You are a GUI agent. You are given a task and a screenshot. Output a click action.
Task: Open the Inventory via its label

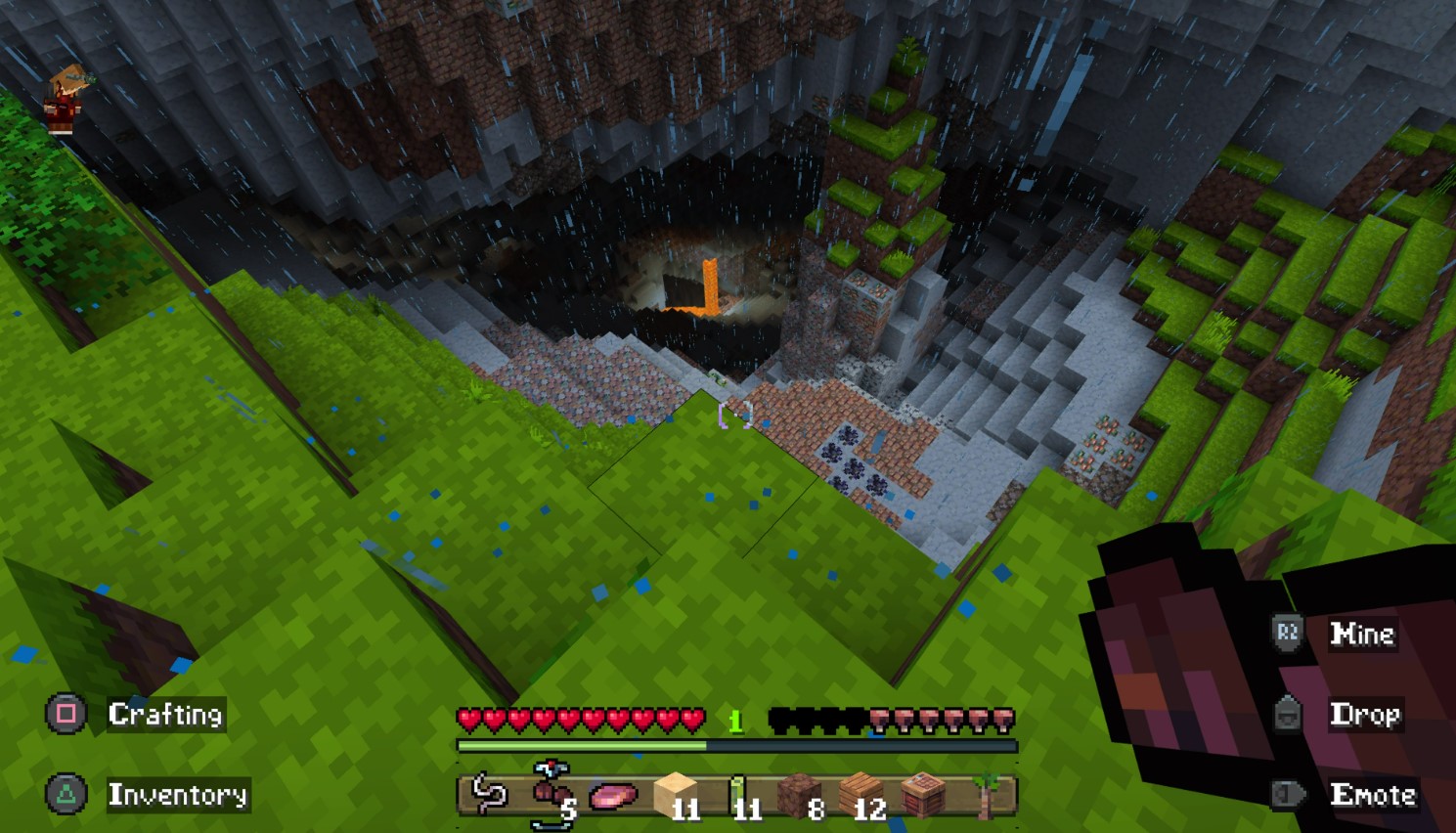point(177,796)
